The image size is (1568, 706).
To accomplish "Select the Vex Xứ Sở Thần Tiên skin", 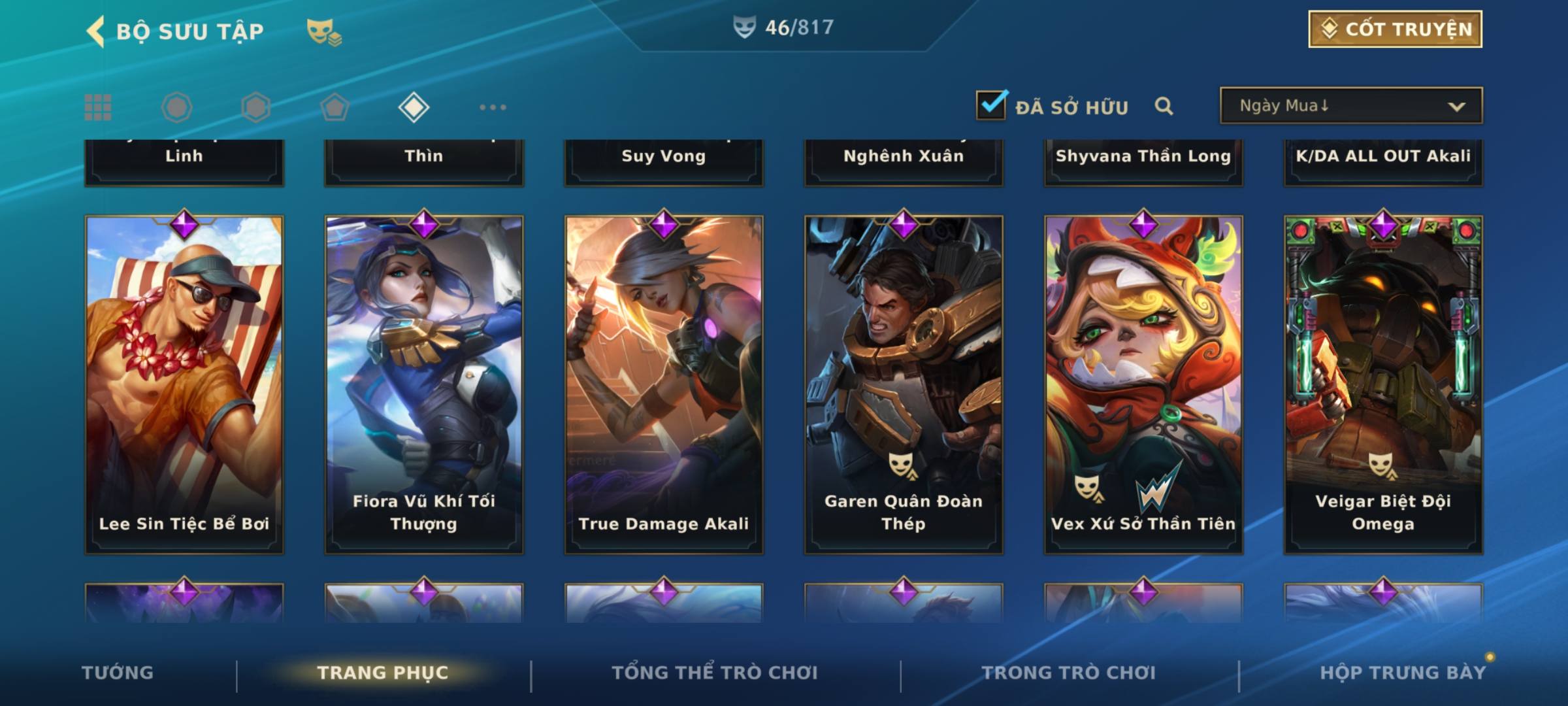I will 1143,384.
